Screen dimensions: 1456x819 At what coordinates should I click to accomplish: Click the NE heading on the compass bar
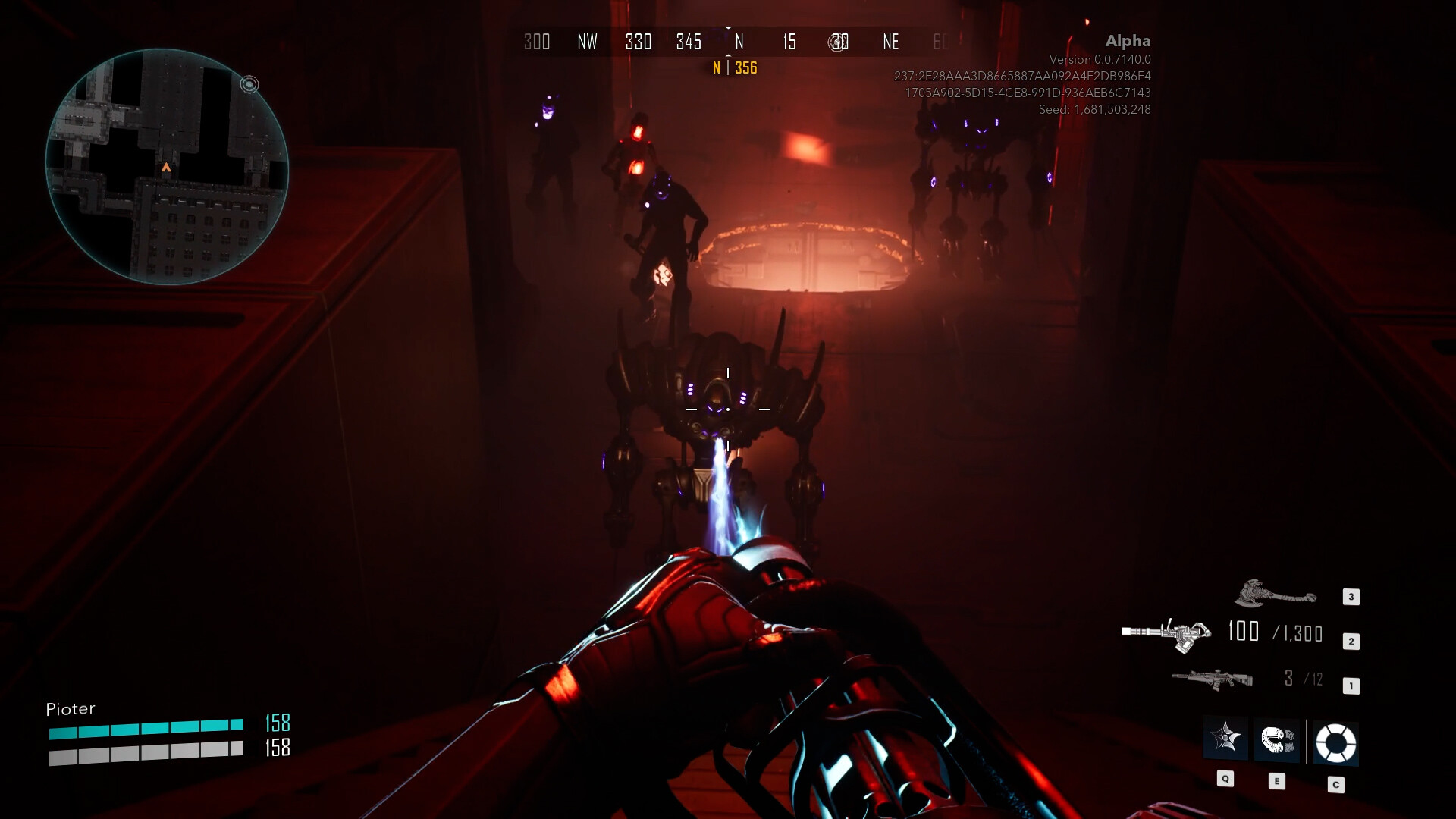point(890,42)
